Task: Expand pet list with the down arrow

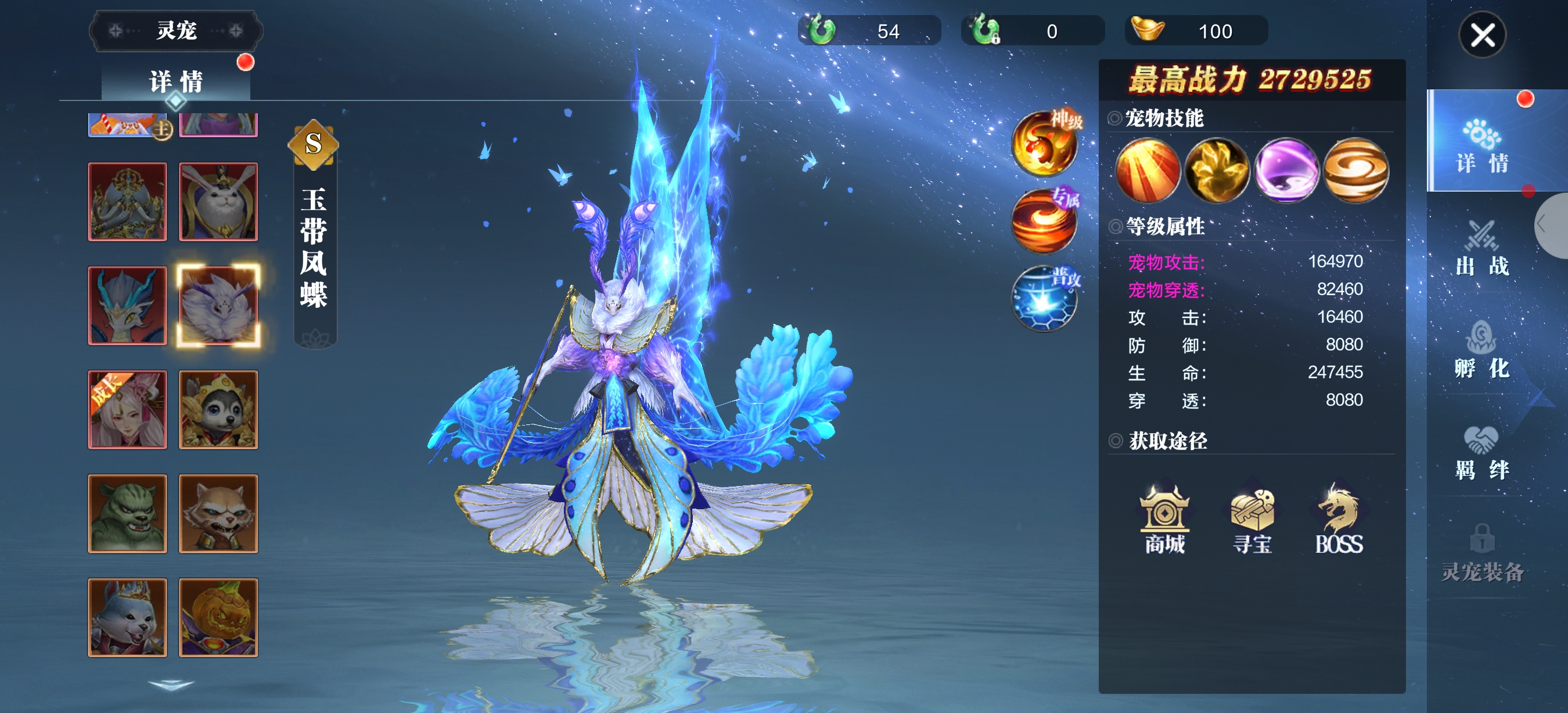Action: tap(171, 686)
